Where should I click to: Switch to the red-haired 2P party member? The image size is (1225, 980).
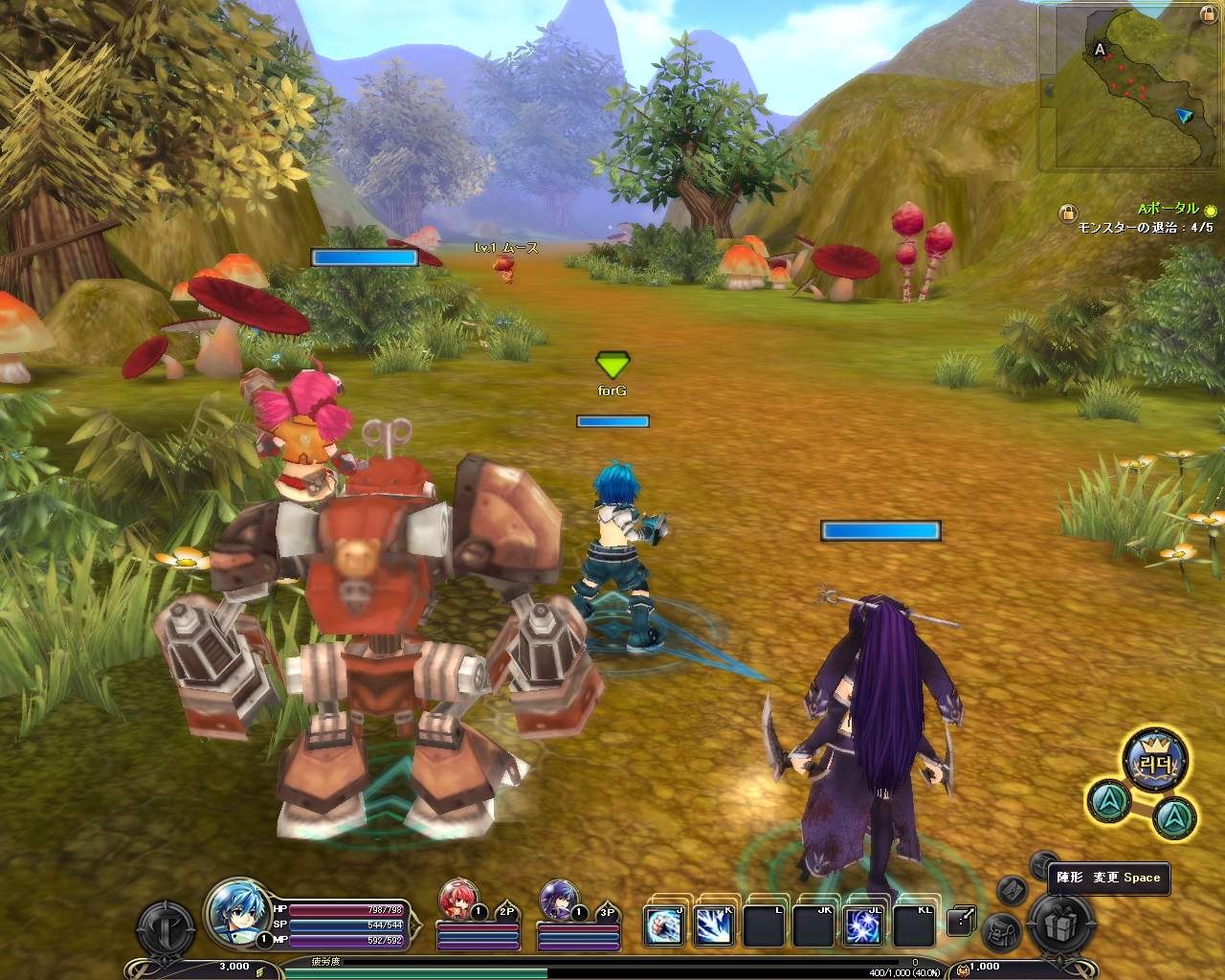point(457,900)
